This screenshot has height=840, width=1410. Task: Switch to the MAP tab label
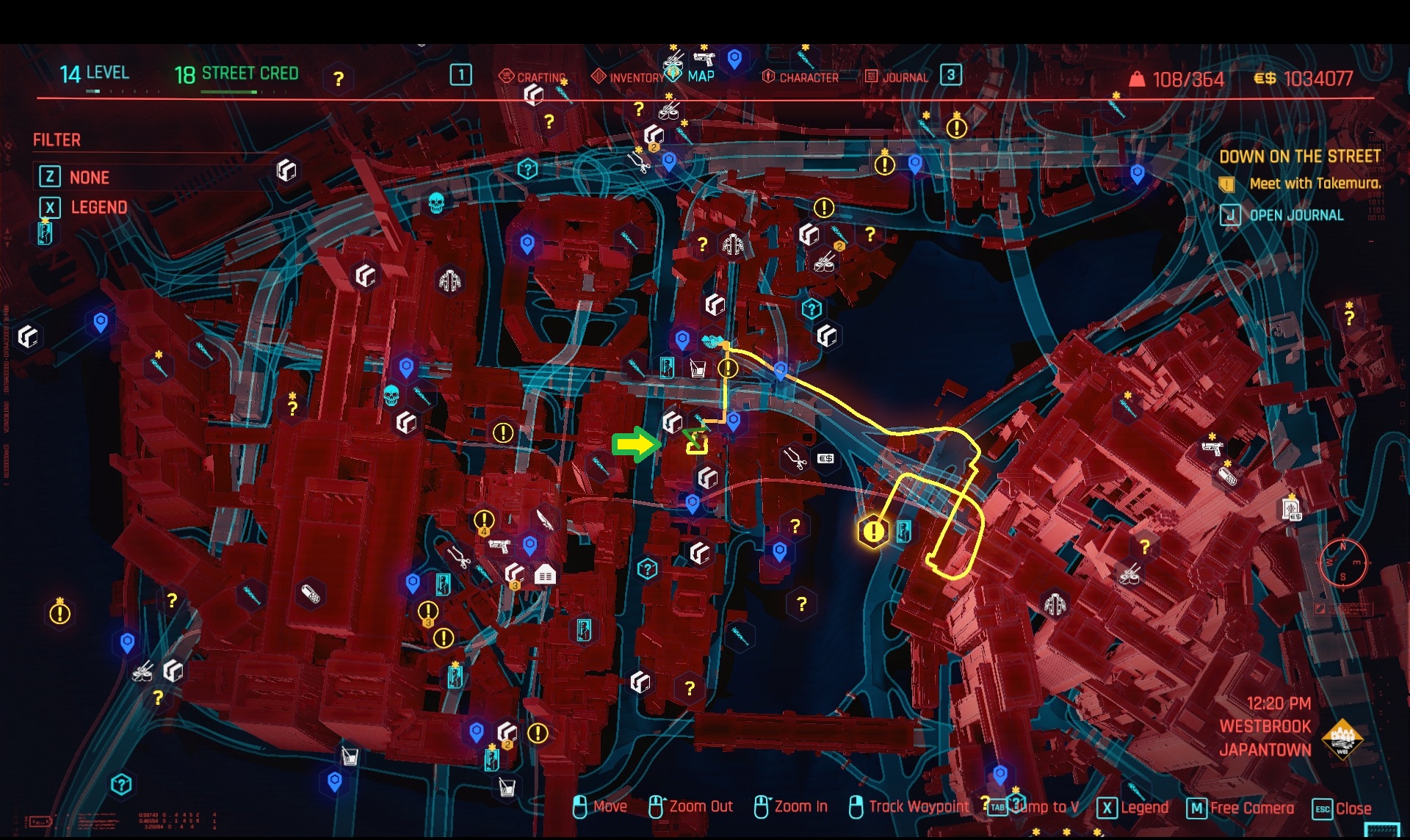(701, 74)
